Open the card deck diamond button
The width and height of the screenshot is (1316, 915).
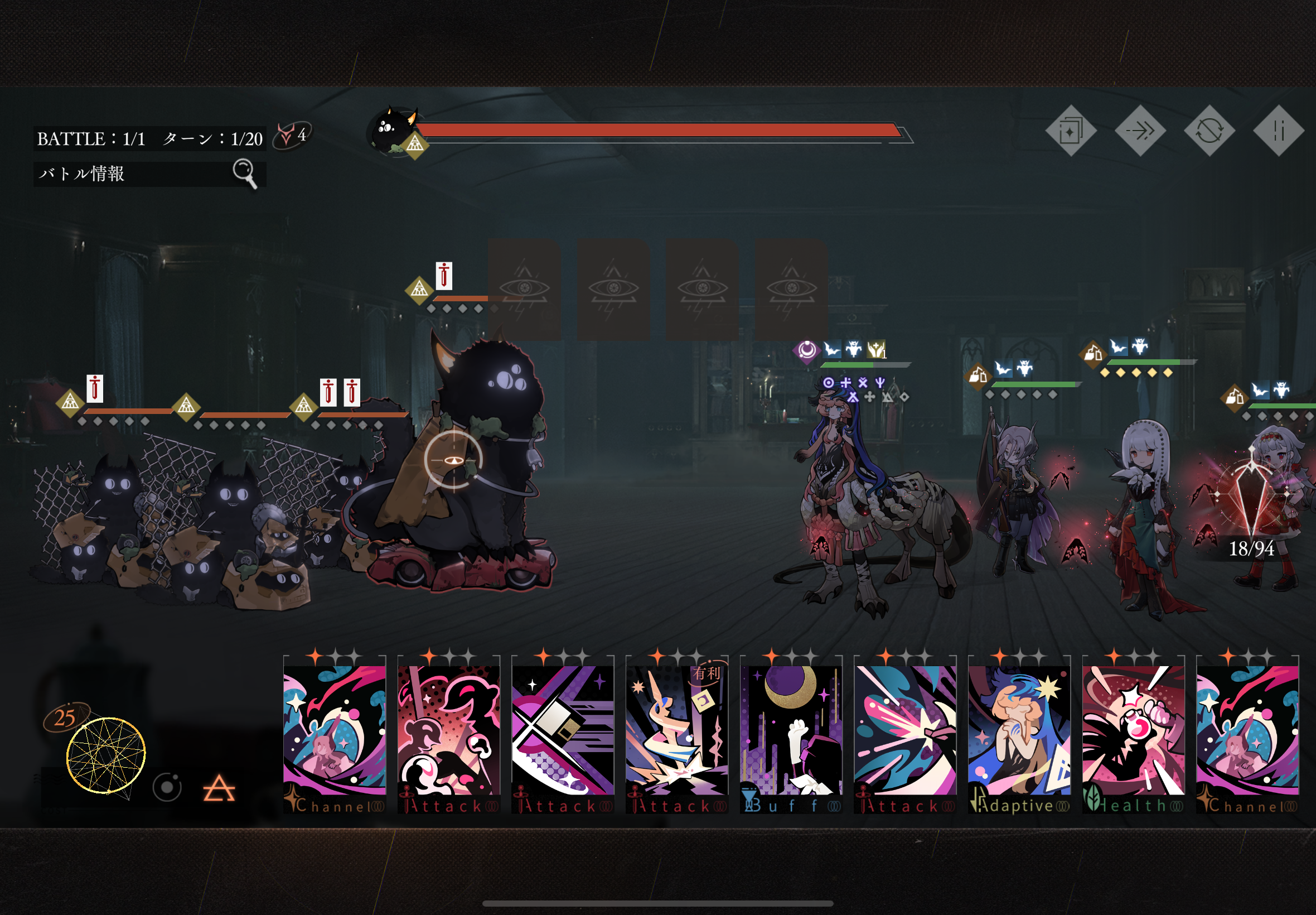point(1070,131)
